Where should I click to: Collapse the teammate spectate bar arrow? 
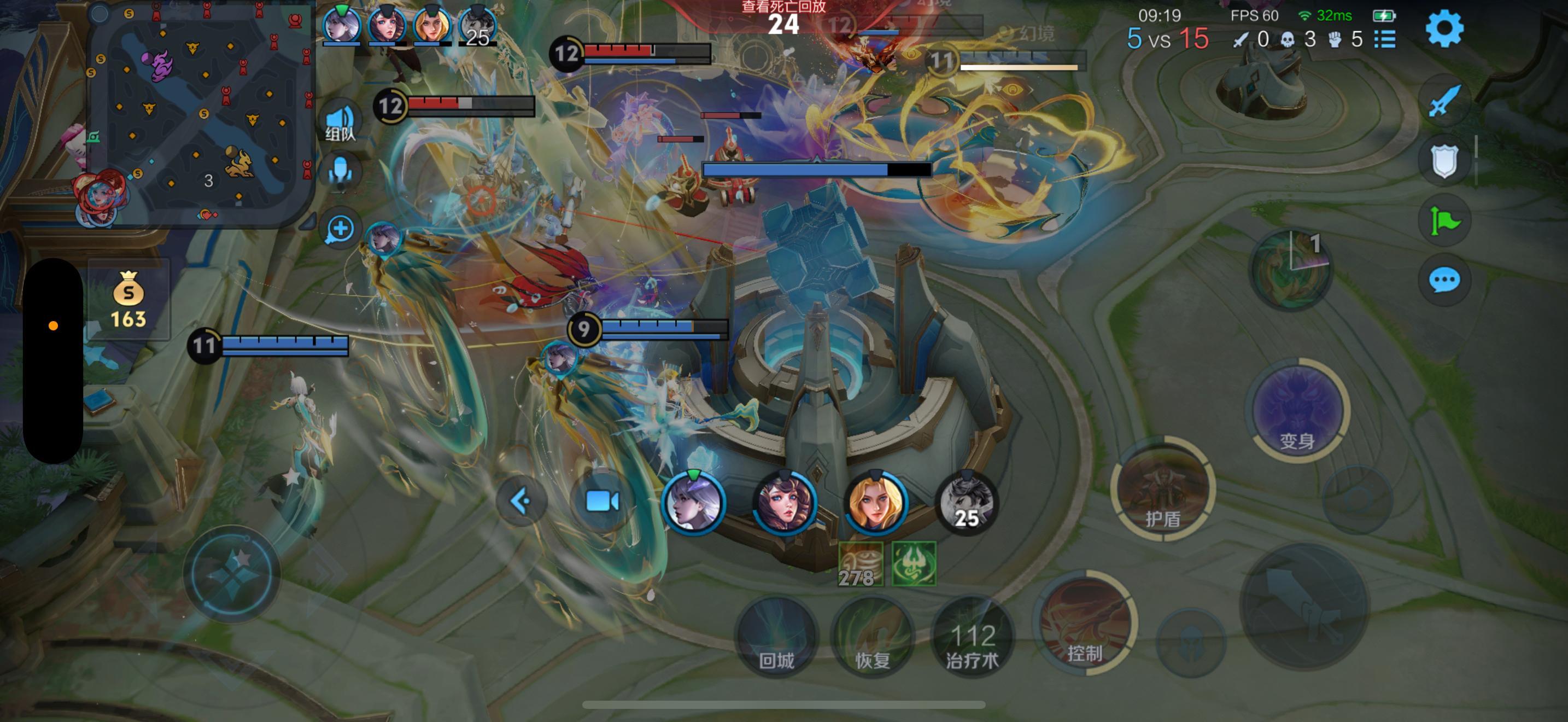(521, 502)
